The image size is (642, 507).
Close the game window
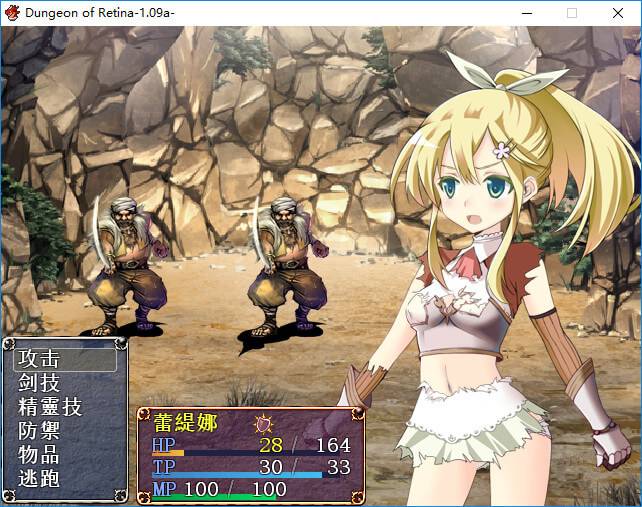[x=618, y=13]
